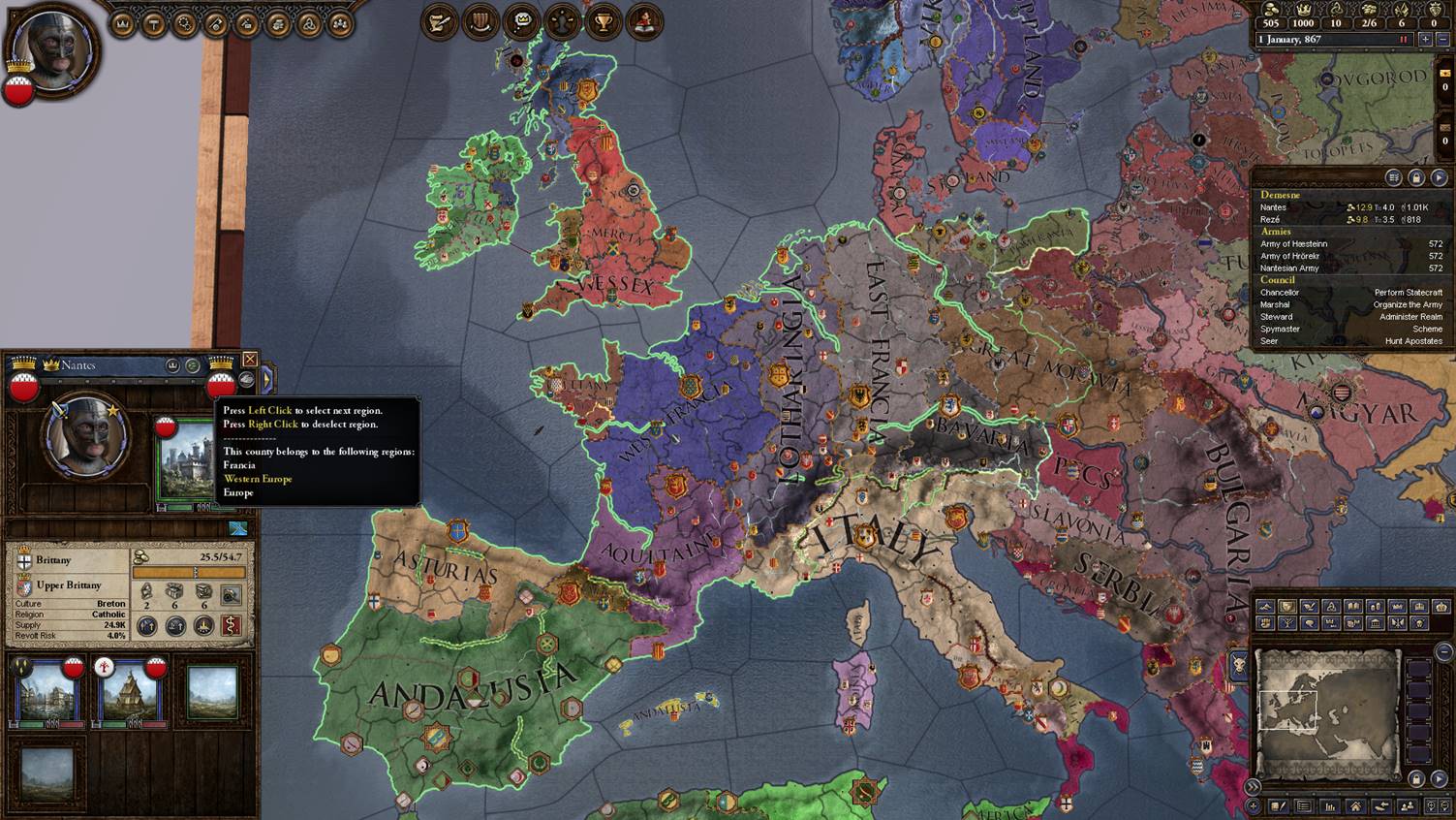Viewport: 1456px width, 820px height.
Task: Collapse the outliner panel on the right
Action: tap(1439, 177)
